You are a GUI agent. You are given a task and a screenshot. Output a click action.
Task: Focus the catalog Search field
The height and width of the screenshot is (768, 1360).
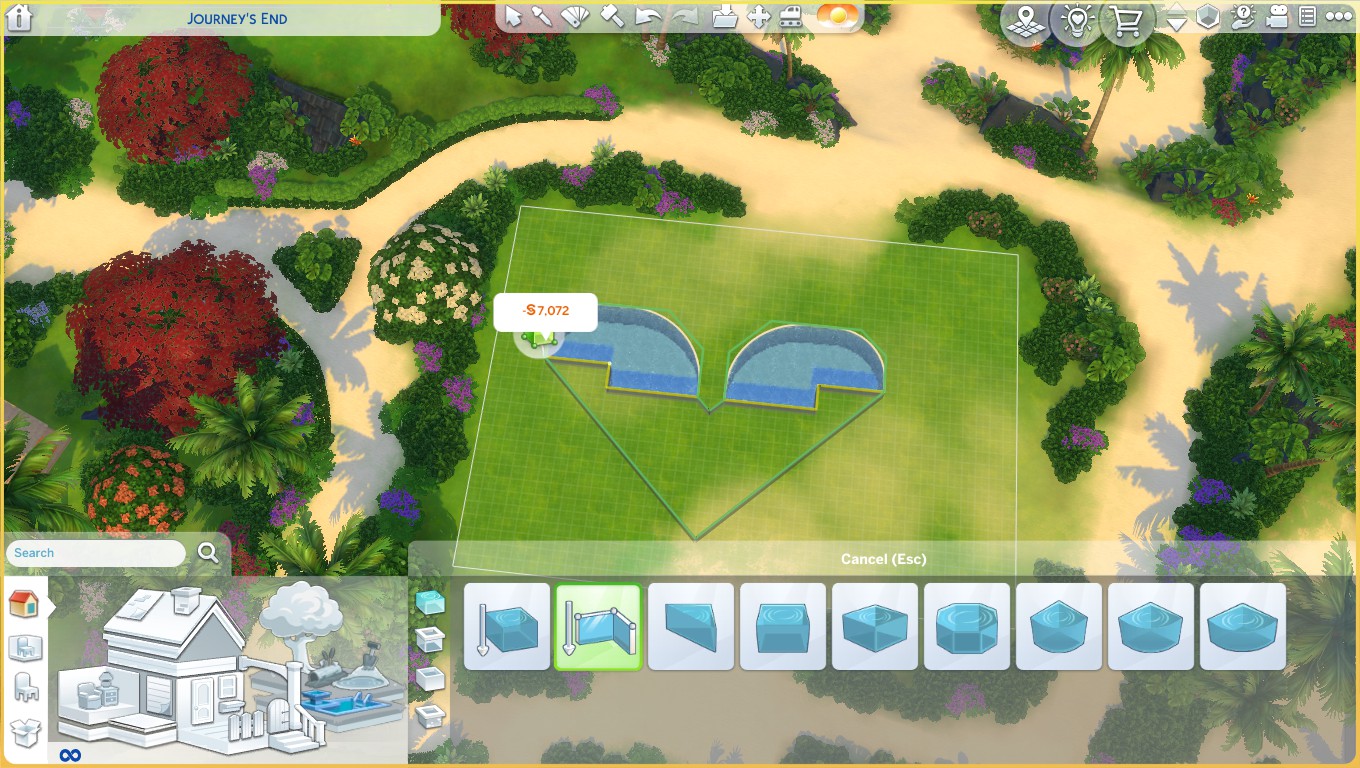point(97,553)
